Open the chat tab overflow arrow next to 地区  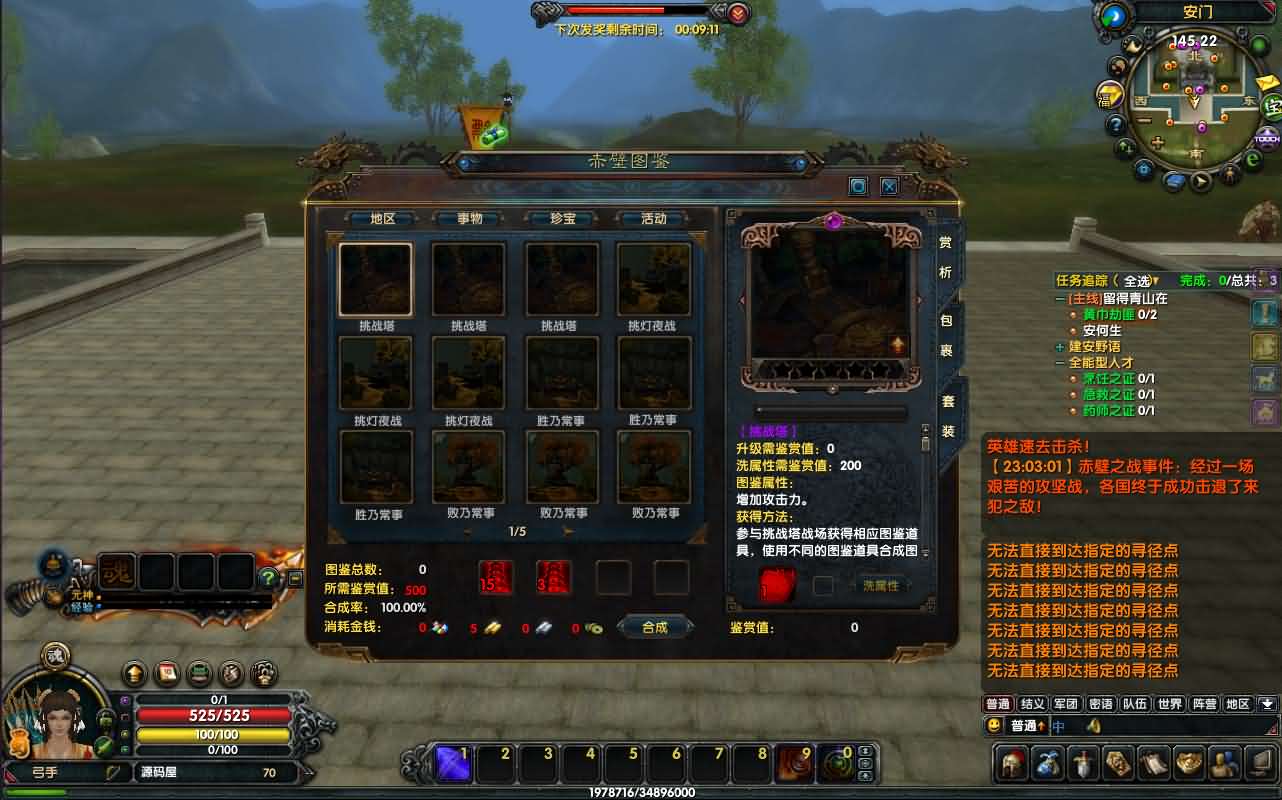click(1267, 703)
